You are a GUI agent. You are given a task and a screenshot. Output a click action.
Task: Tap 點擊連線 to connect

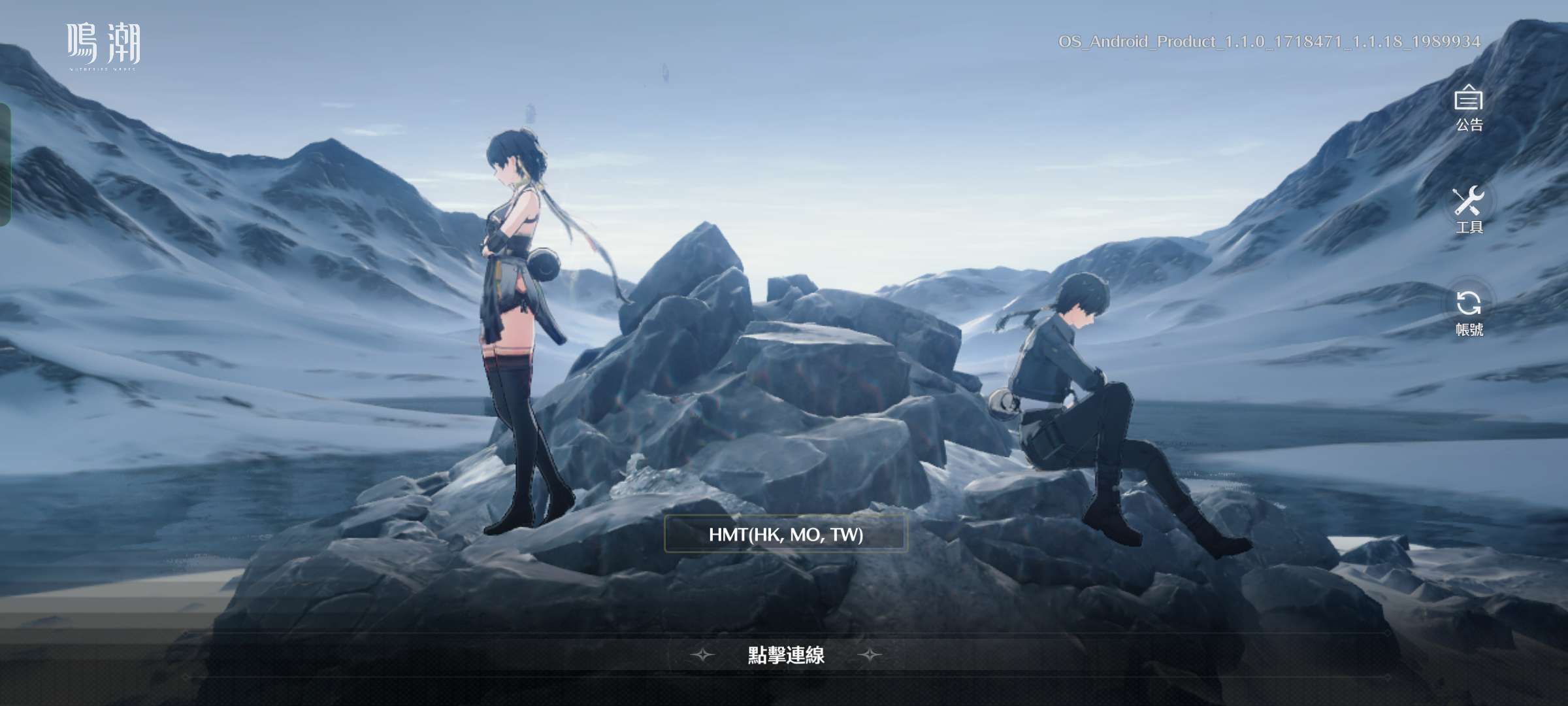click(786, 654)
